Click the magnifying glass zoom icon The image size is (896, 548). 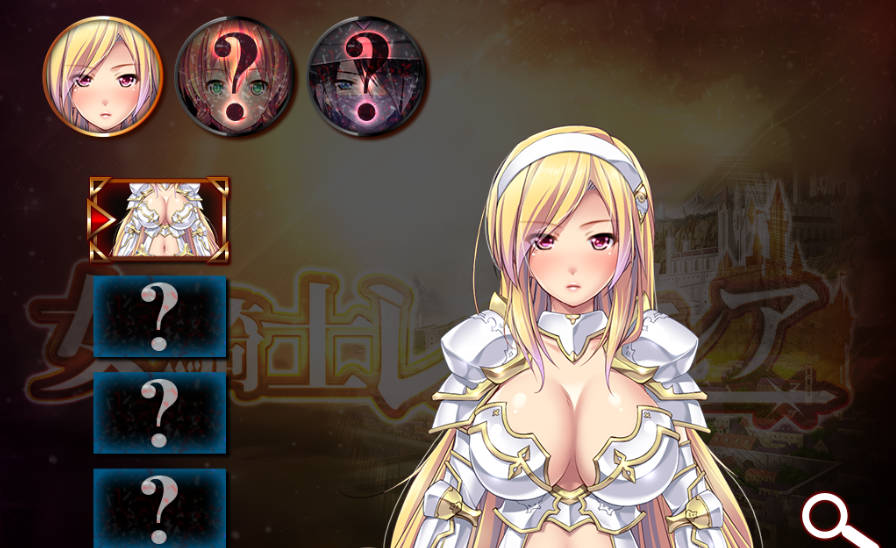pos(837,520)
